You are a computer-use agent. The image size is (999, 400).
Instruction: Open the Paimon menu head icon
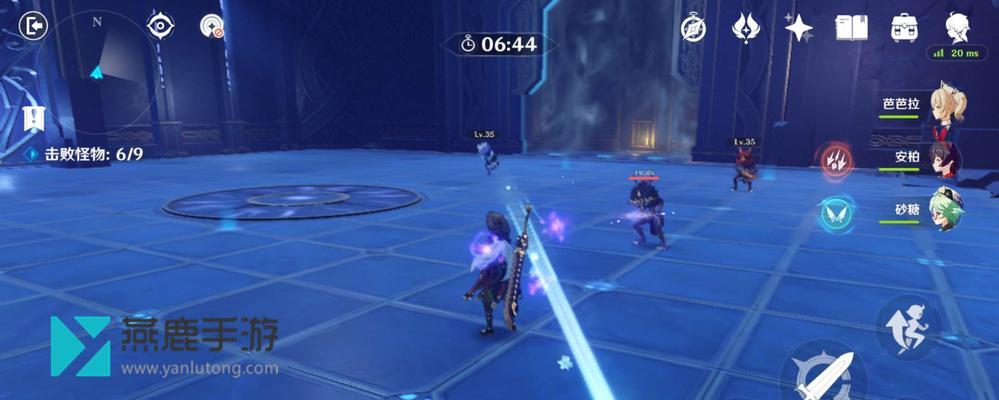coord(957,27)
